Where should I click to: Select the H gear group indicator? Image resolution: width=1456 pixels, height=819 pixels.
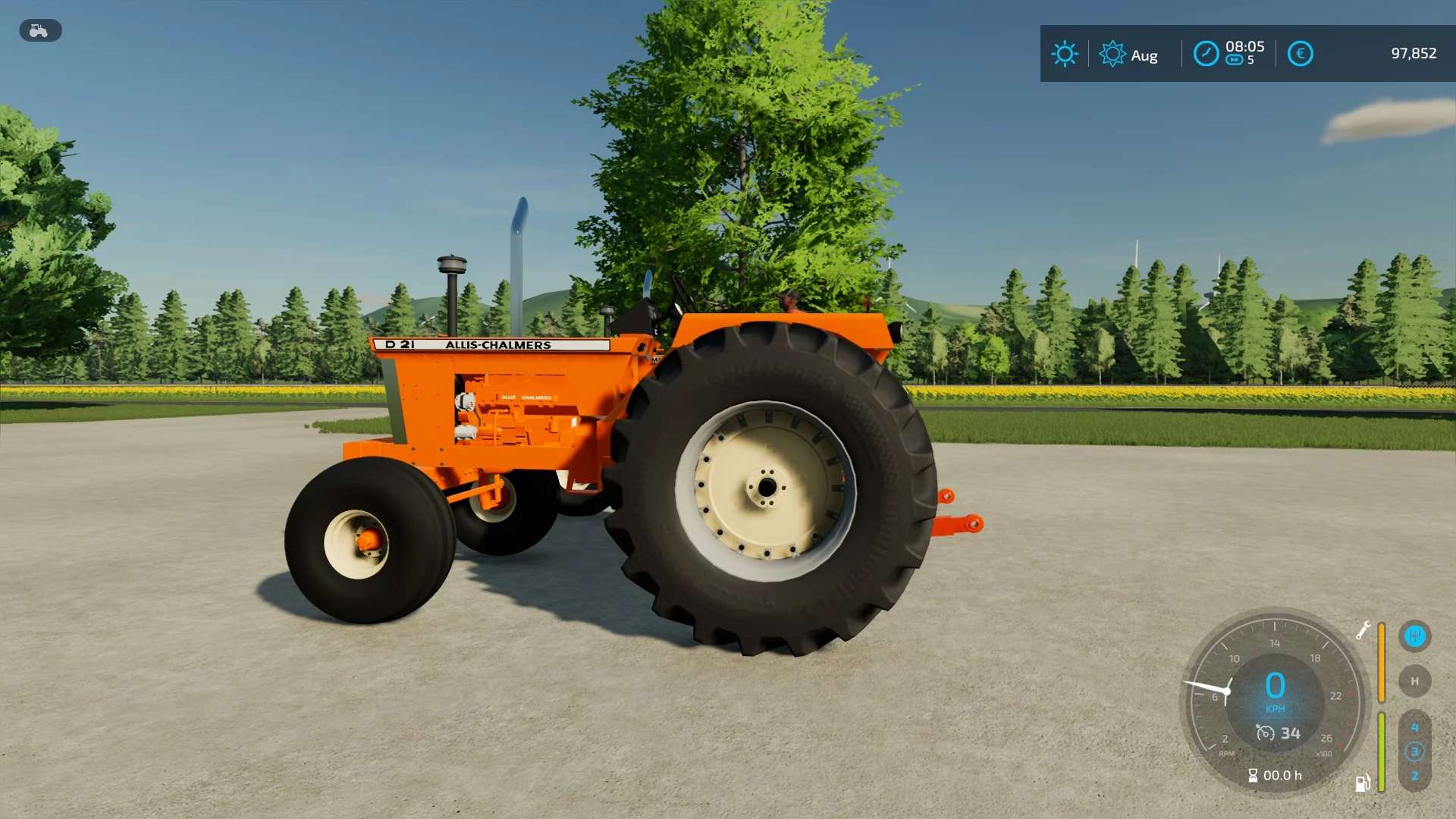coord(1414,681)
